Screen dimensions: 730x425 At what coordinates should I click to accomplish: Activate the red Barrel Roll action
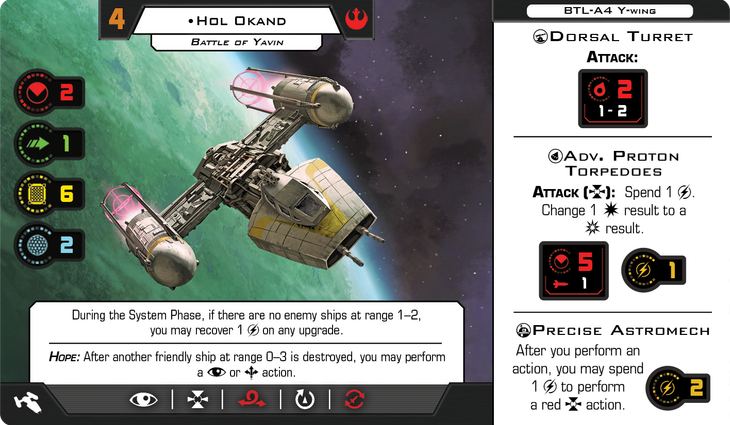[252, 400]
